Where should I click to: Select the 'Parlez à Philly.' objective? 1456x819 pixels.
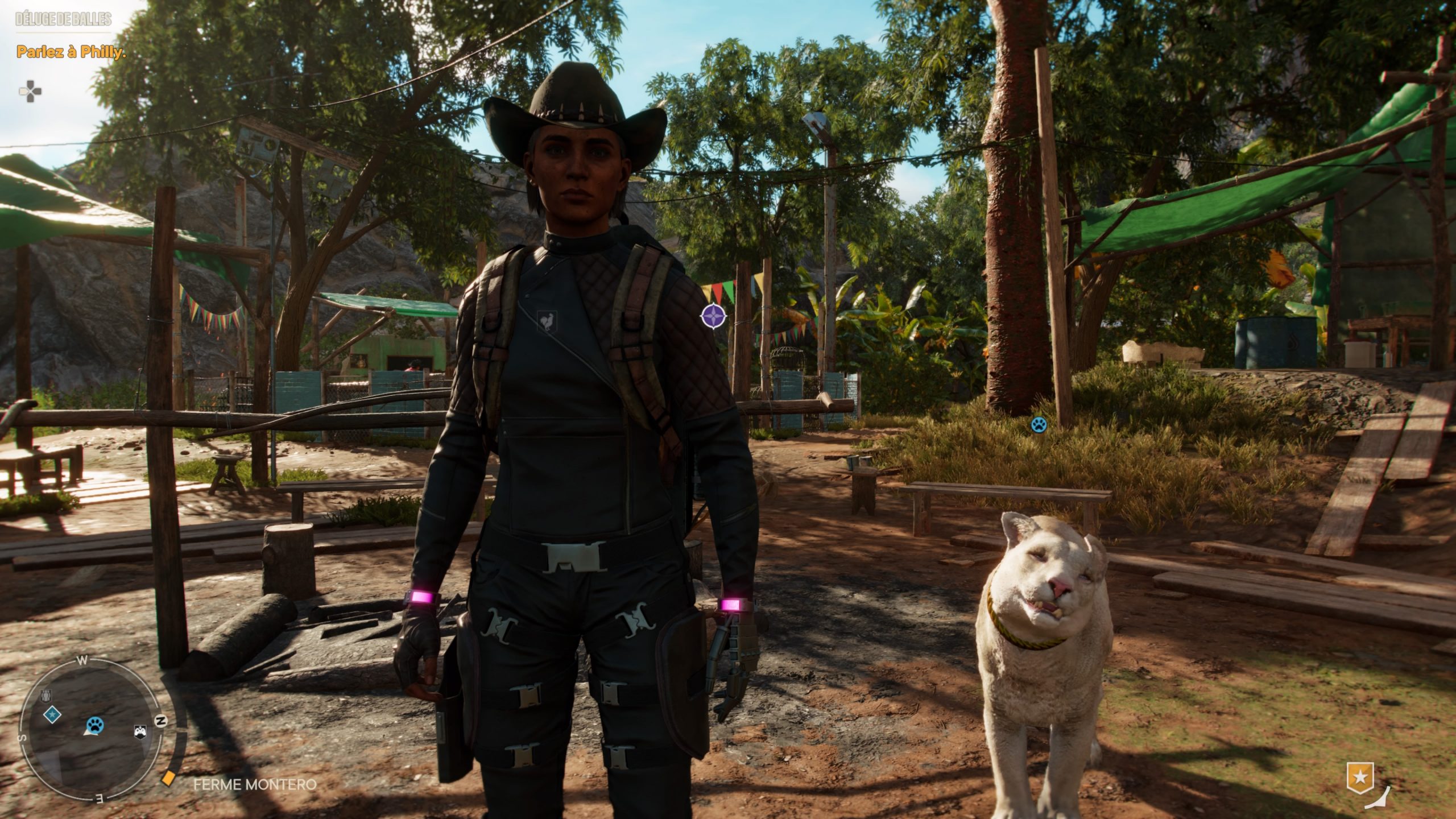(x=71, y=52)
